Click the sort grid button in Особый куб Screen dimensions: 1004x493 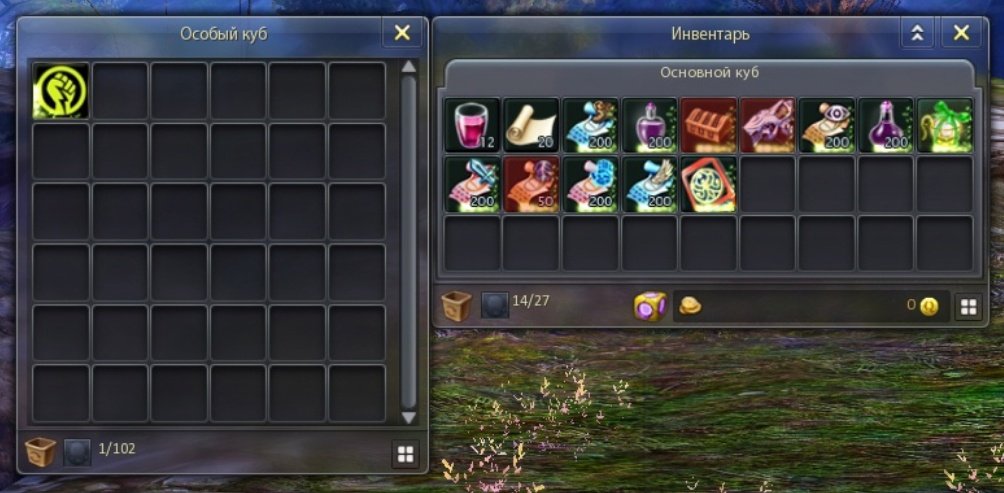click(x=405, y=454)
